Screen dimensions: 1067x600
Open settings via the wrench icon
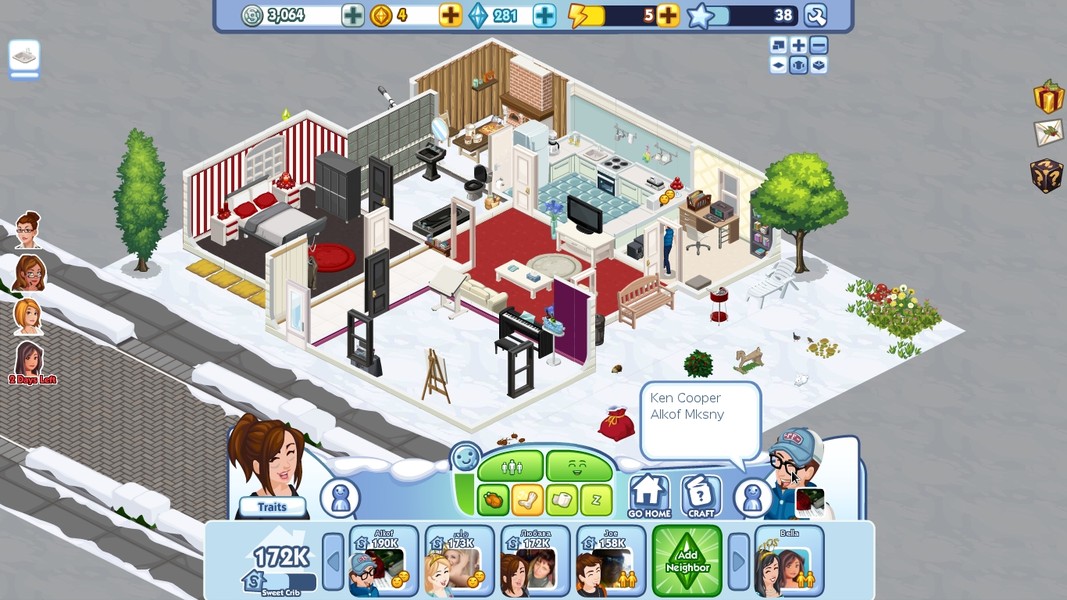click(x=816, y=15)
